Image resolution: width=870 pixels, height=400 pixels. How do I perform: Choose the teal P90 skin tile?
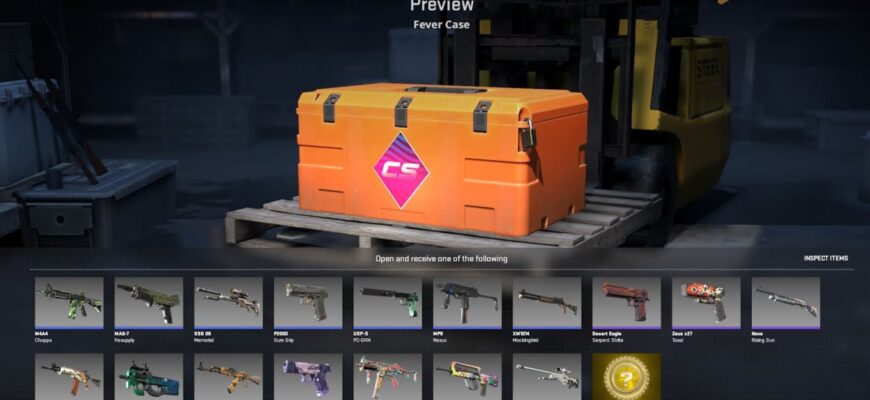[148, 377]
